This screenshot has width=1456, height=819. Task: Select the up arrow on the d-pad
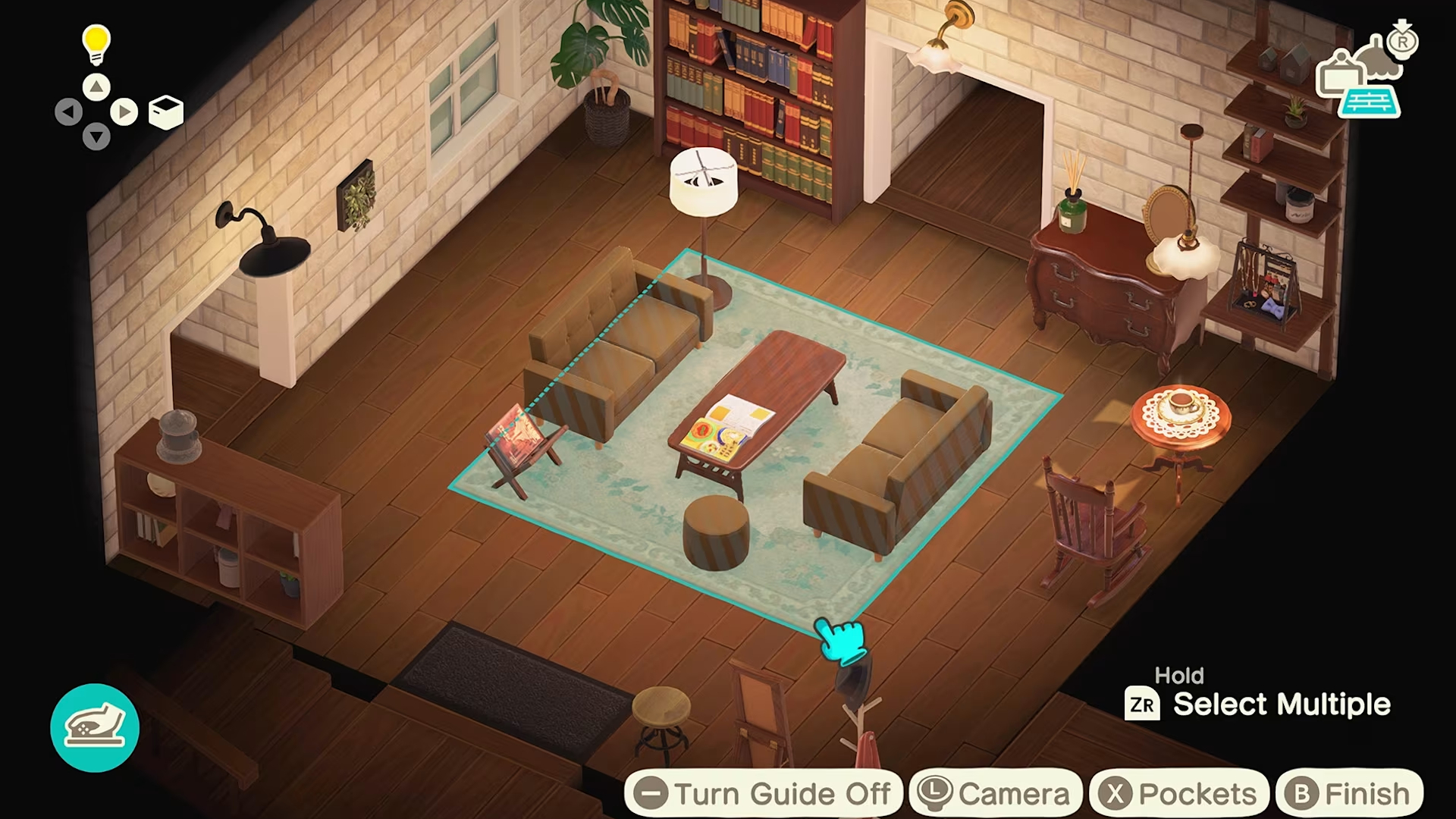pyautogui.click(x=96, y=87)
